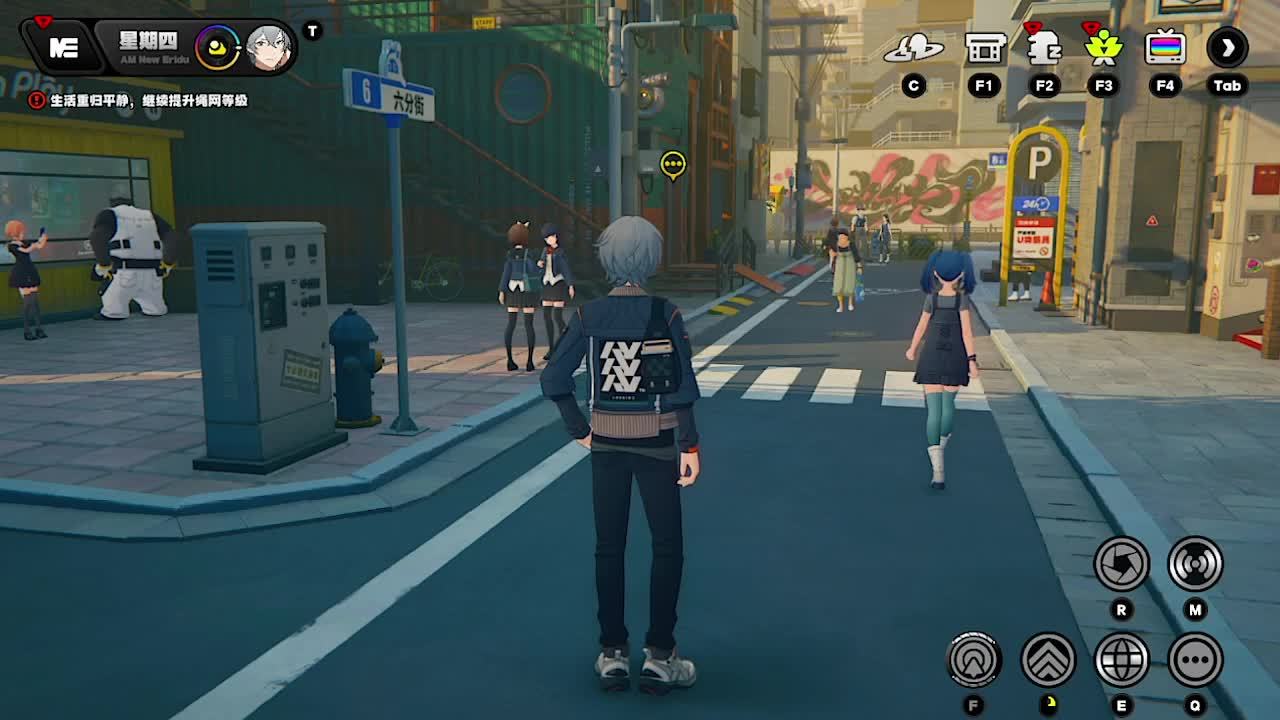The width and height of the screenshot is (1280, 720).
Task: Open the white figure icon above F2
Action: click(x=1044, y=47)
